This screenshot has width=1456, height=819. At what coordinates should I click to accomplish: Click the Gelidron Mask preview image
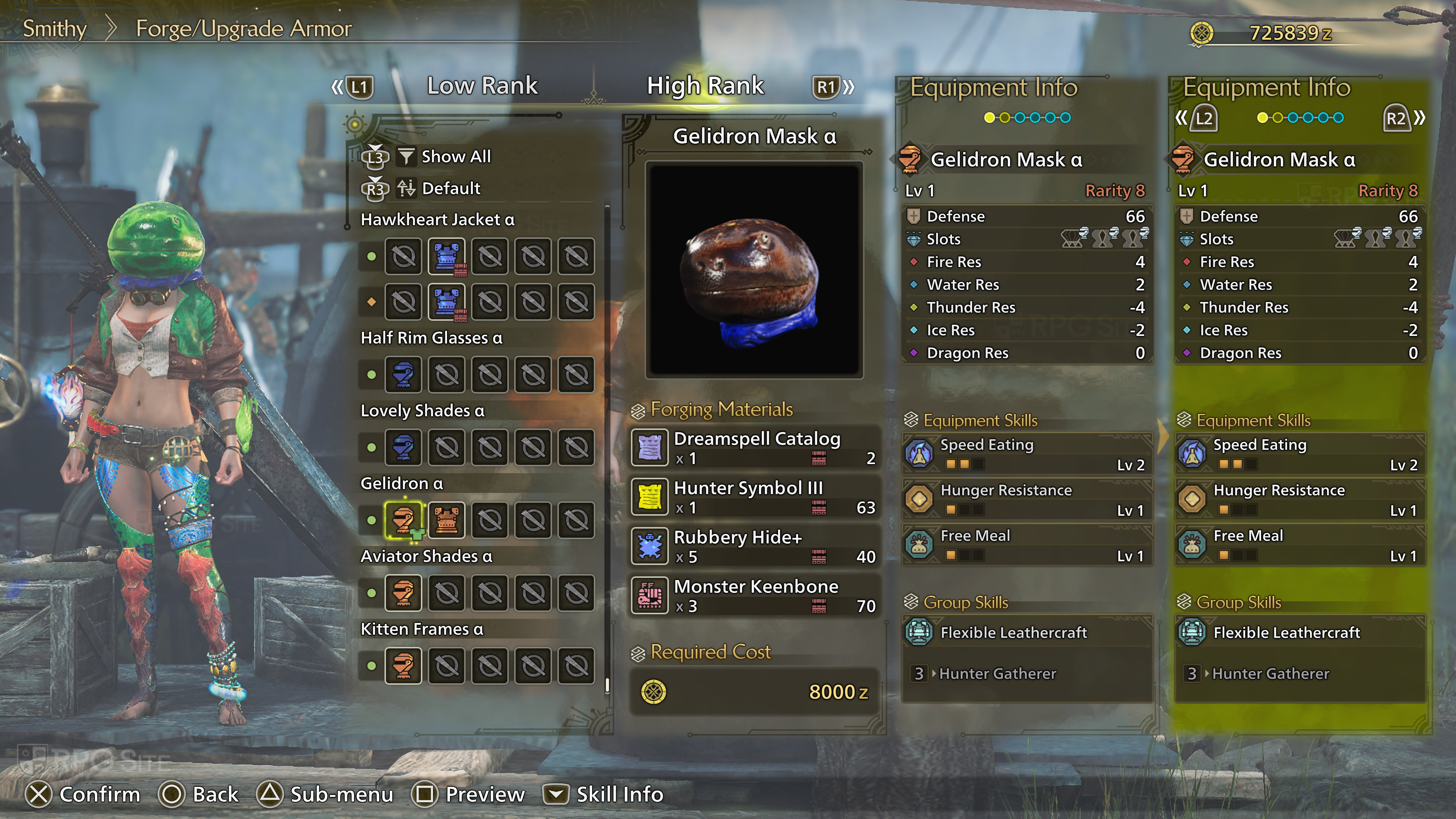[x=754, y=270]
